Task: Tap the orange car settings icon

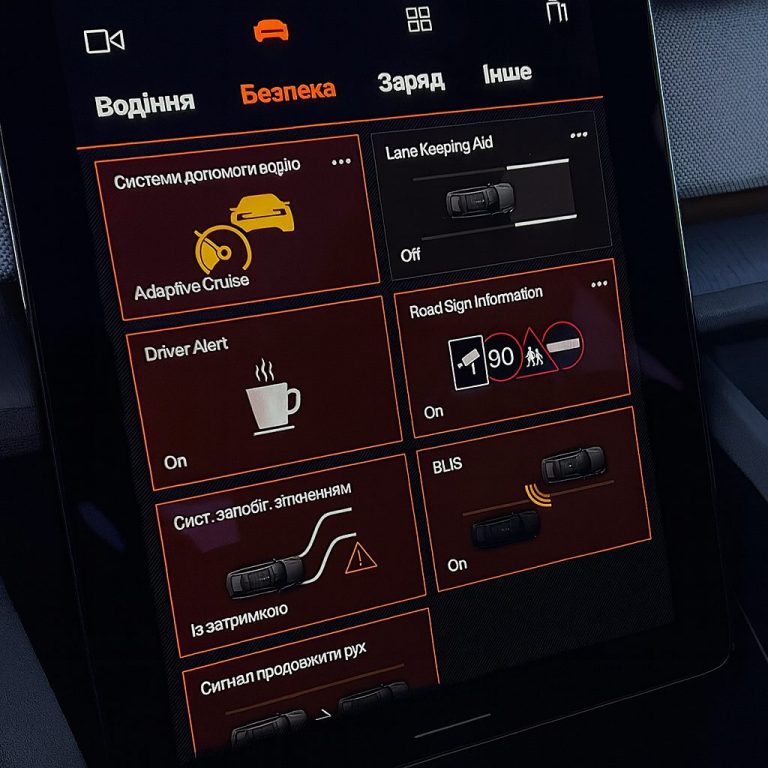Action: click(270, 30)
